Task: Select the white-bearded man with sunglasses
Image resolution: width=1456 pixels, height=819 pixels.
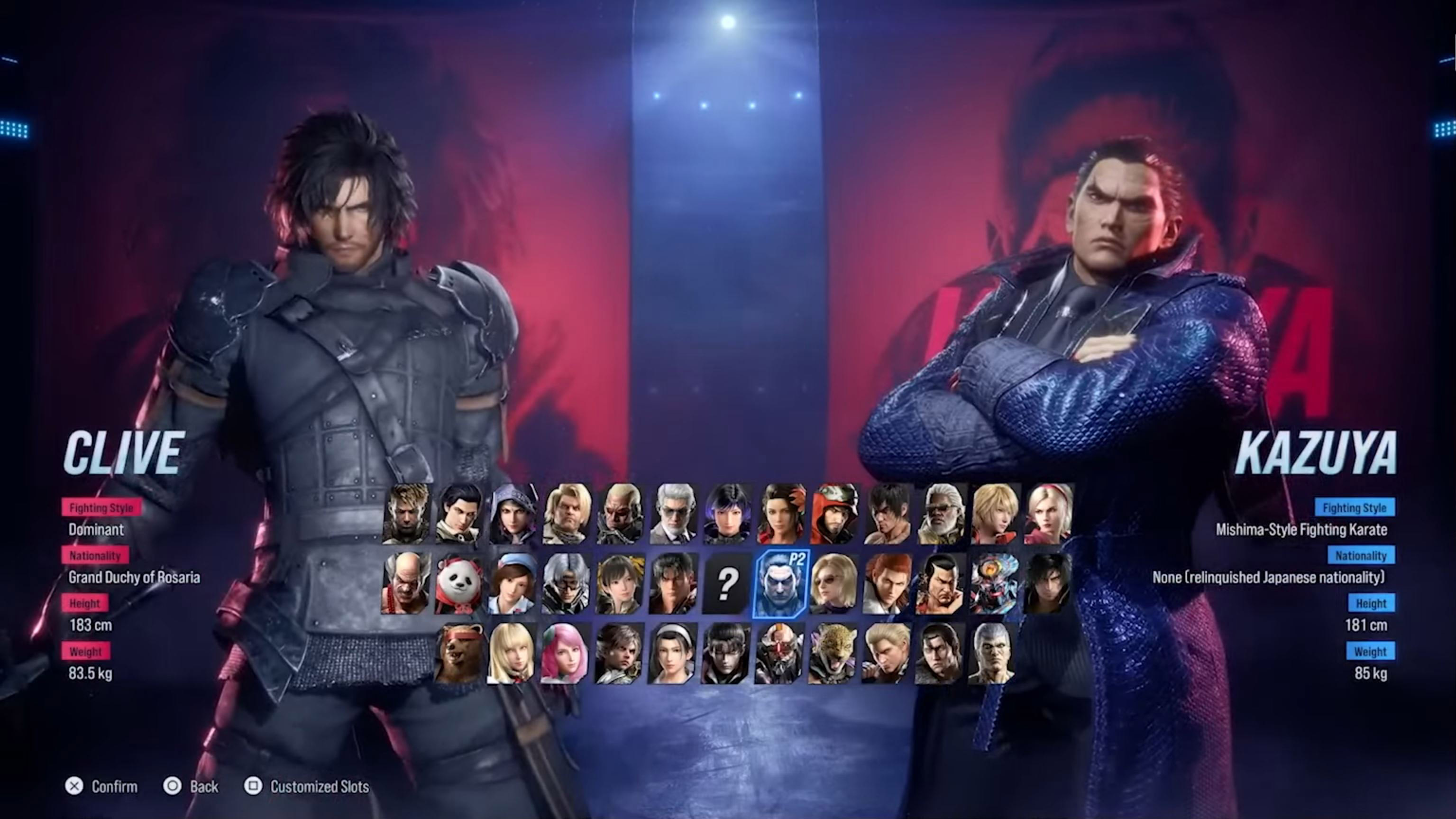Action: (x=941, y=514)
